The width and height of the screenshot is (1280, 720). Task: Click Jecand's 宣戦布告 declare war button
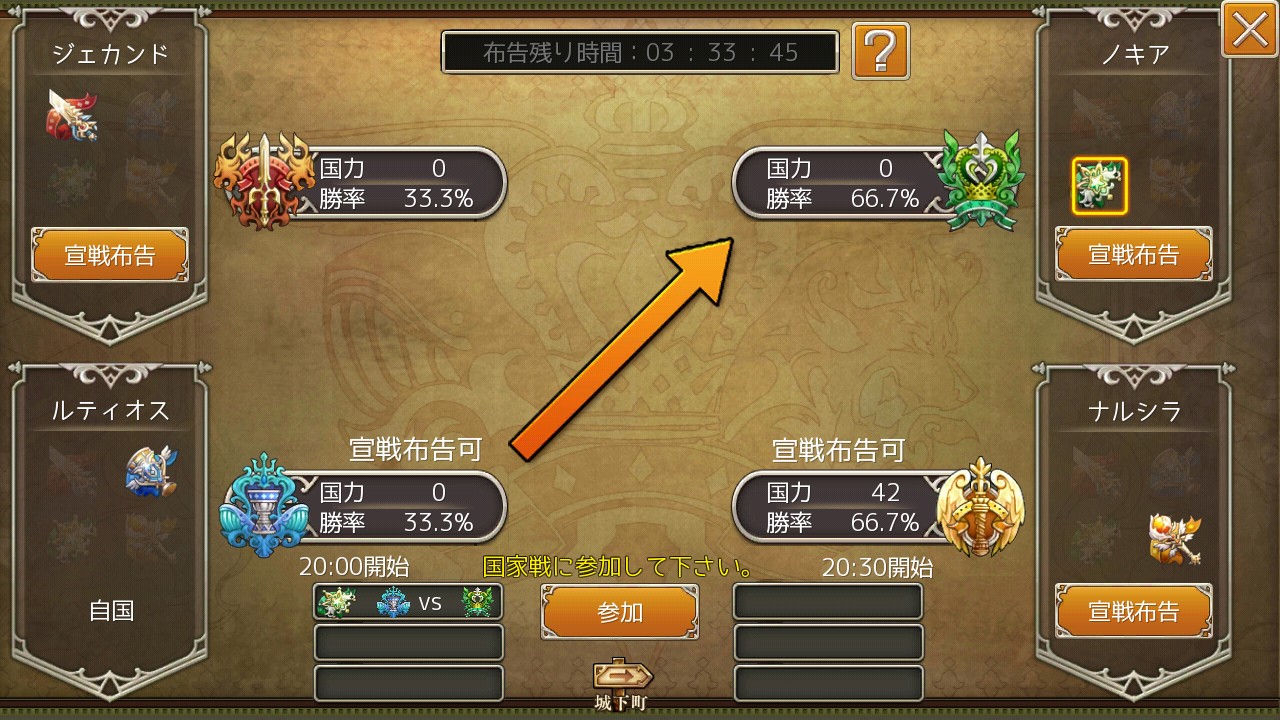[110, 254]
